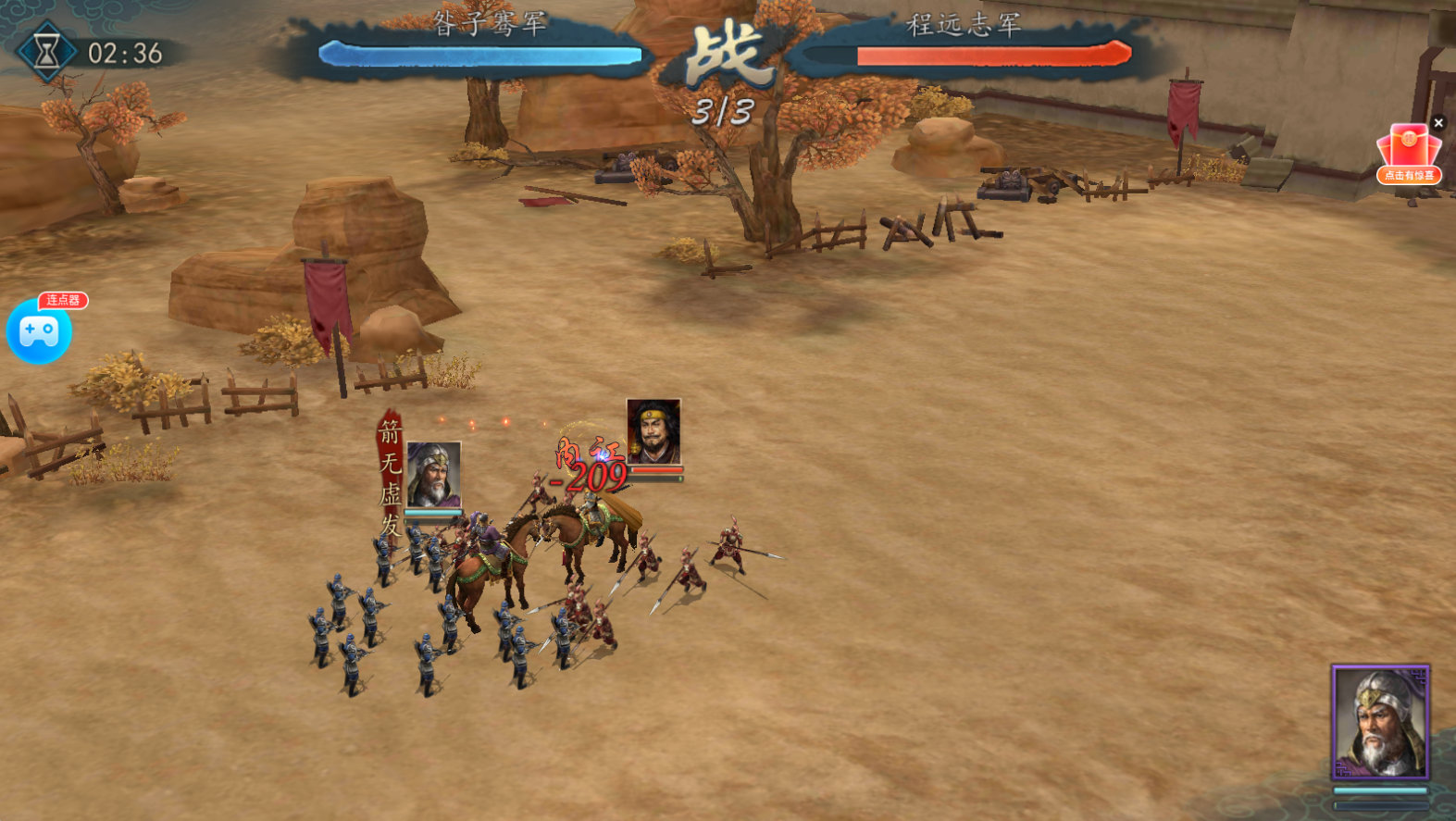This screenshot has width=1456, height=821.
Task: Open the blue gamepad auto-clicker overlay
Action: 39,331
